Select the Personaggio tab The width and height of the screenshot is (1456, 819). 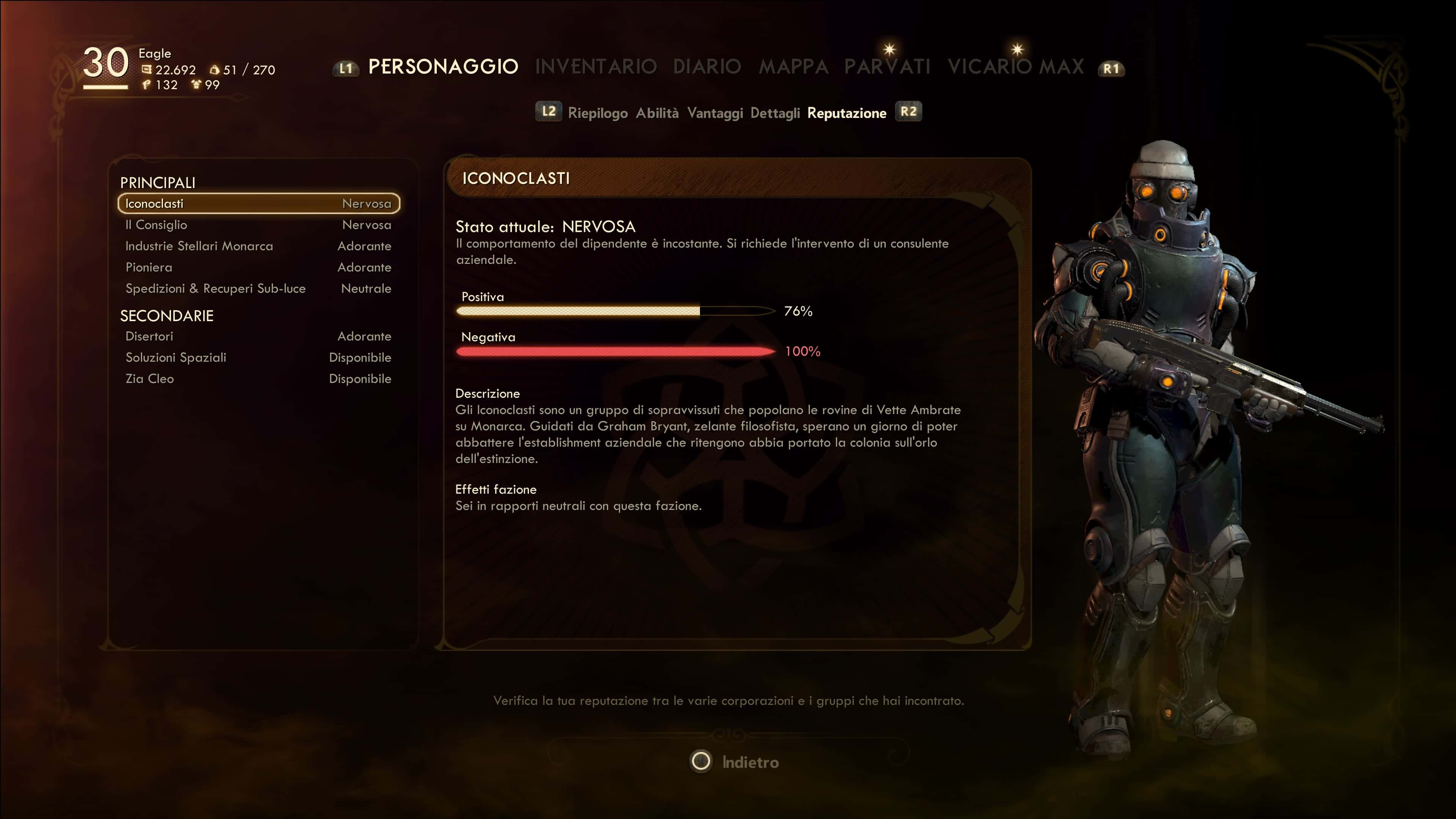tap(443, 67)
